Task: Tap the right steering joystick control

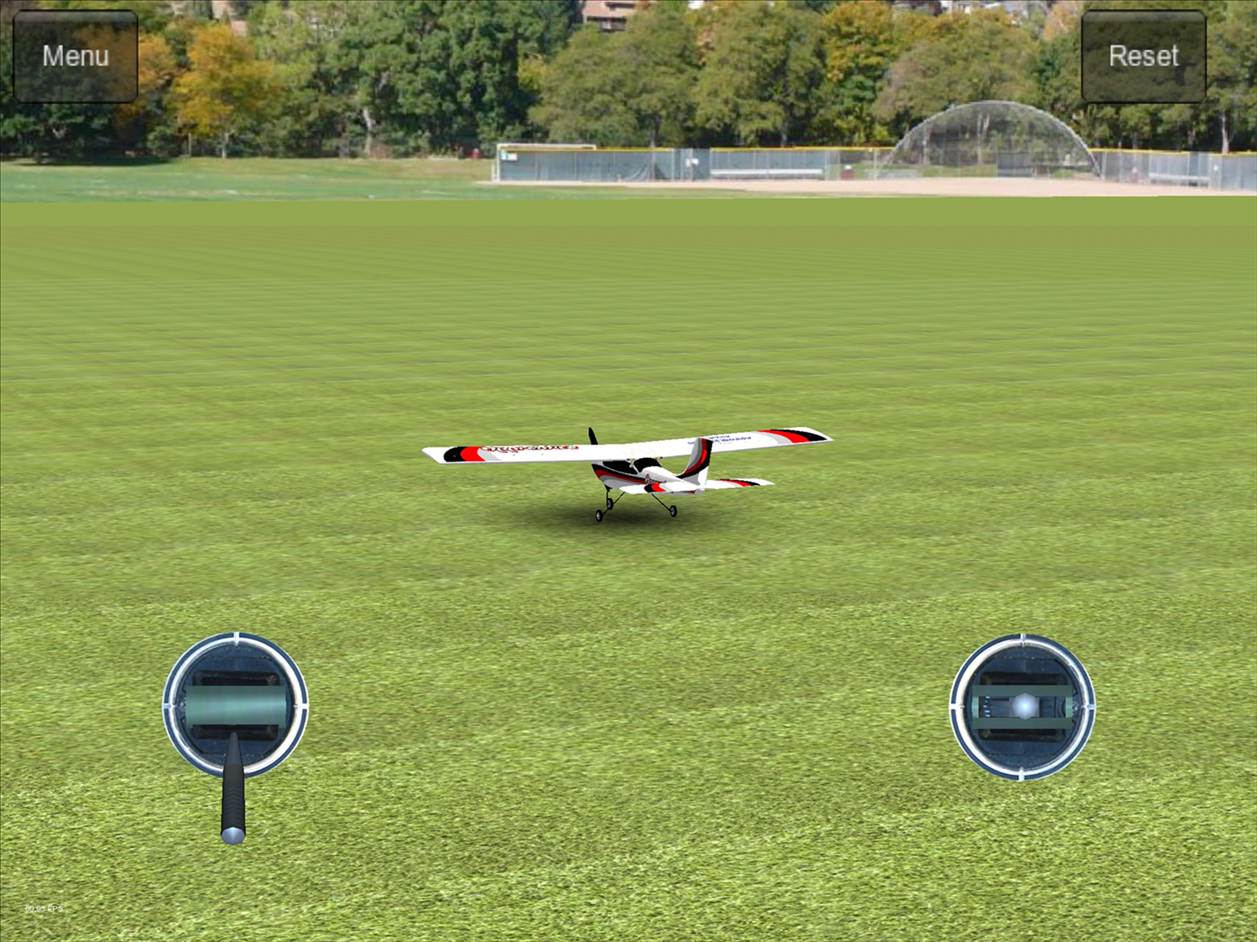Action: click(1022, 706)
